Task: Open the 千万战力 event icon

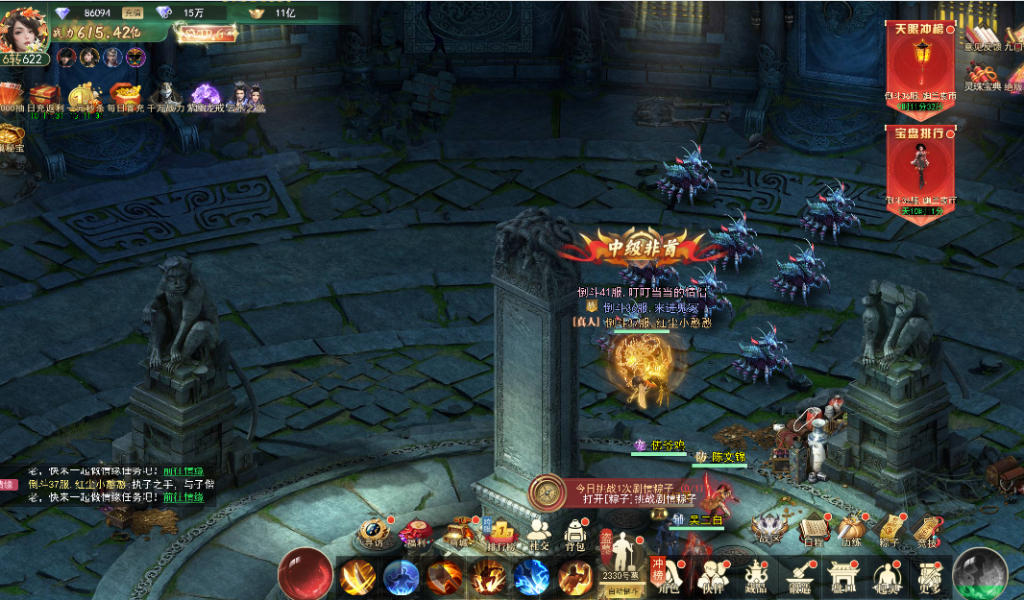Action: point(164,96)
